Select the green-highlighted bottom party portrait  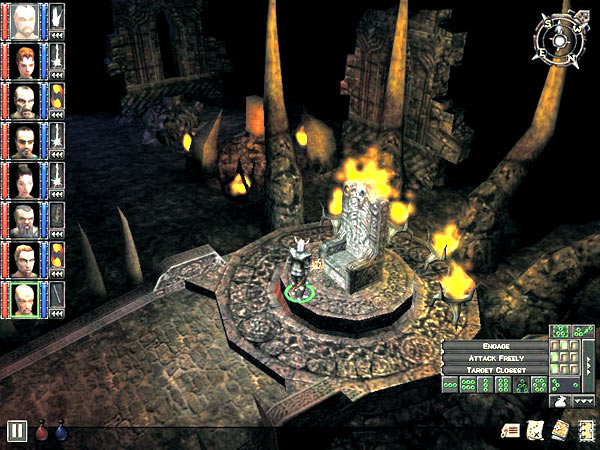pos(29,297)
